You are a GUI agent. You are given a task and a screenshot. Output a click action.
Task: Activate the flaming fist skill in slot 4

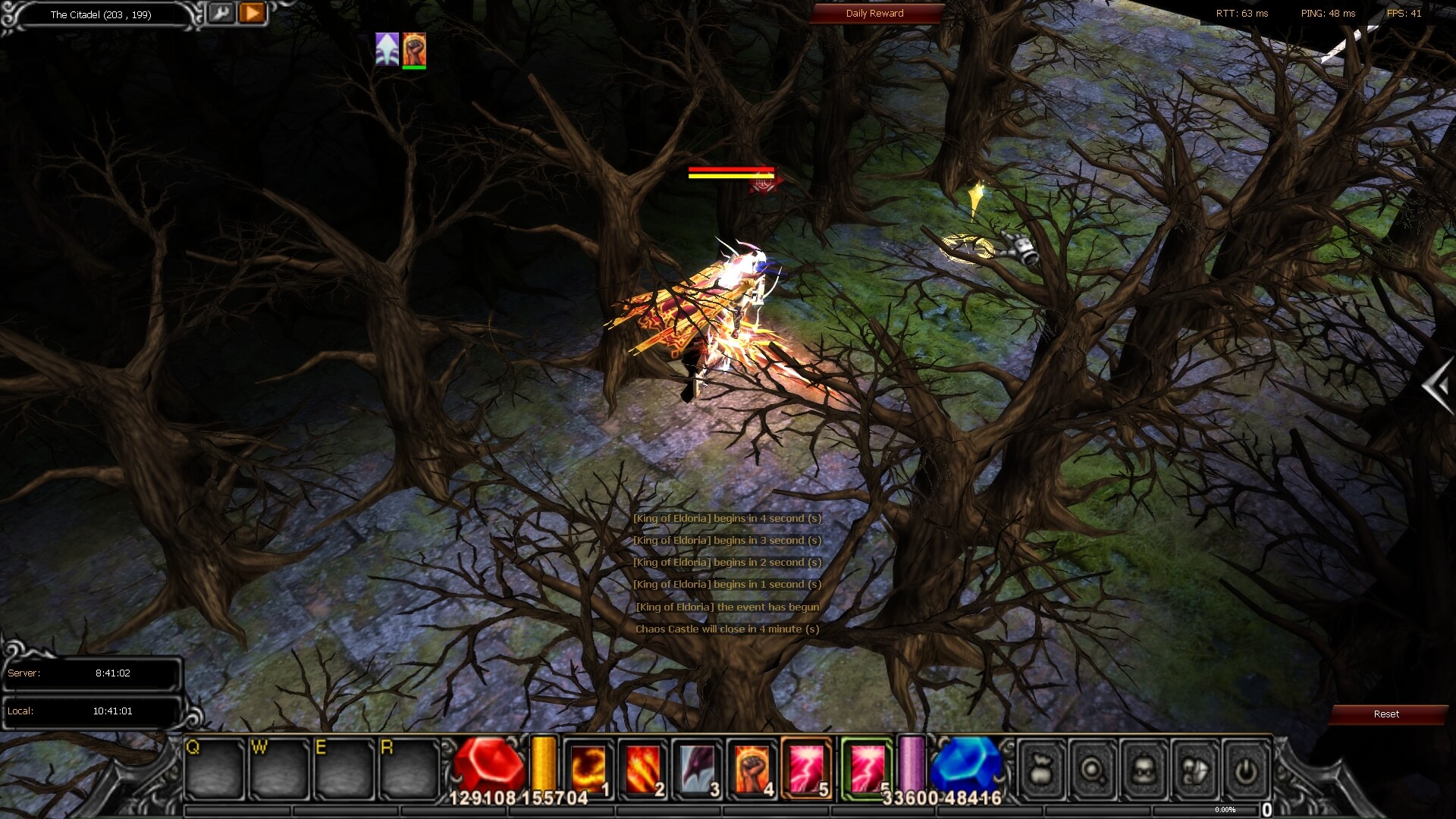[x=751, y=768]
